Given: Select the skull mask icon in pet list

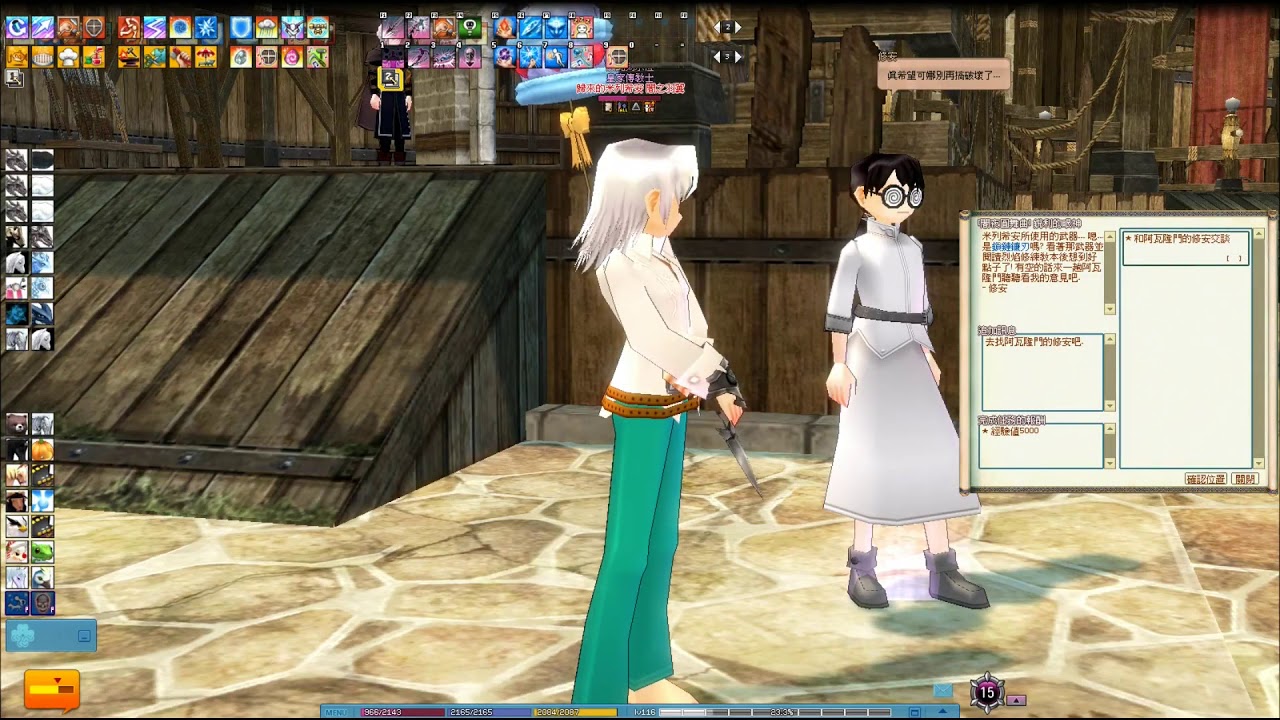Looking at the screenshot, I should point(42,602).
